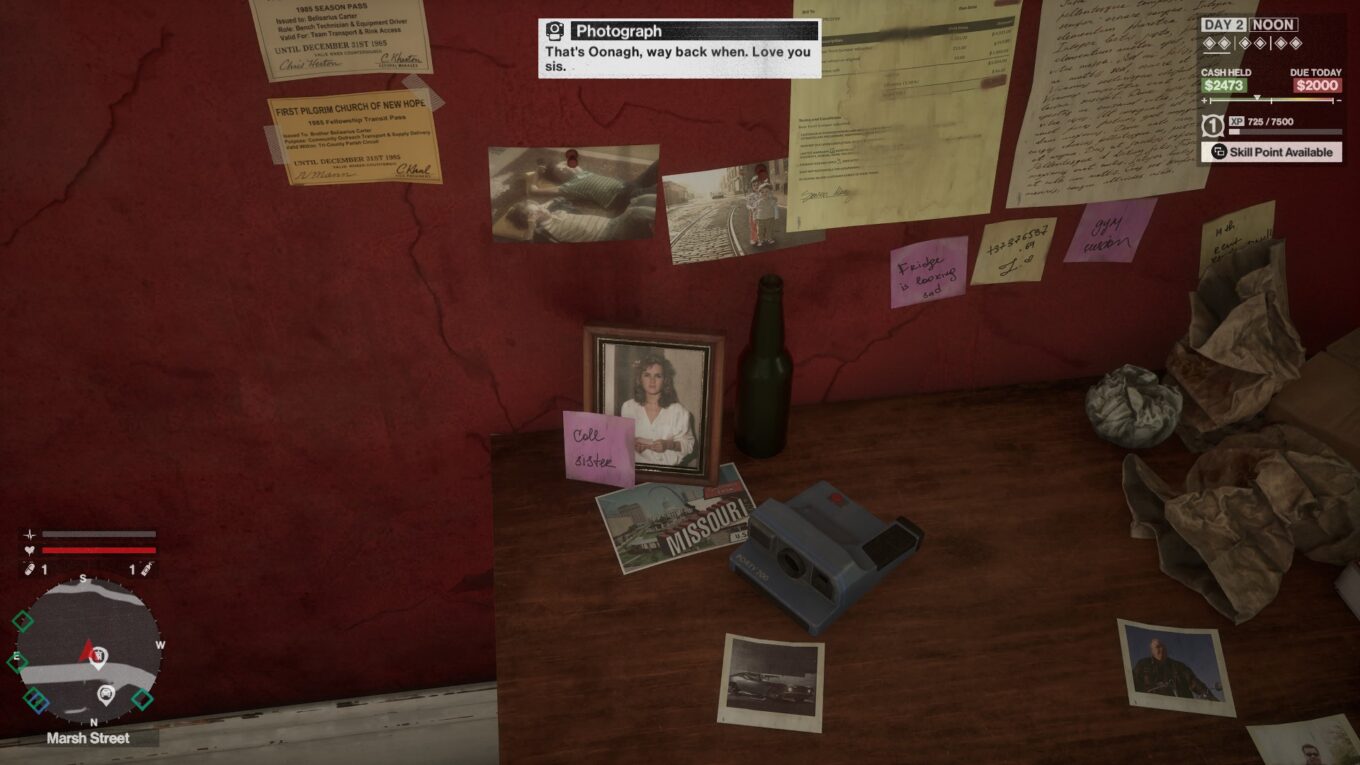This screenshot has height=765, width=1360.
Task: Select the syringe item icon
Action: coord(145,569)
